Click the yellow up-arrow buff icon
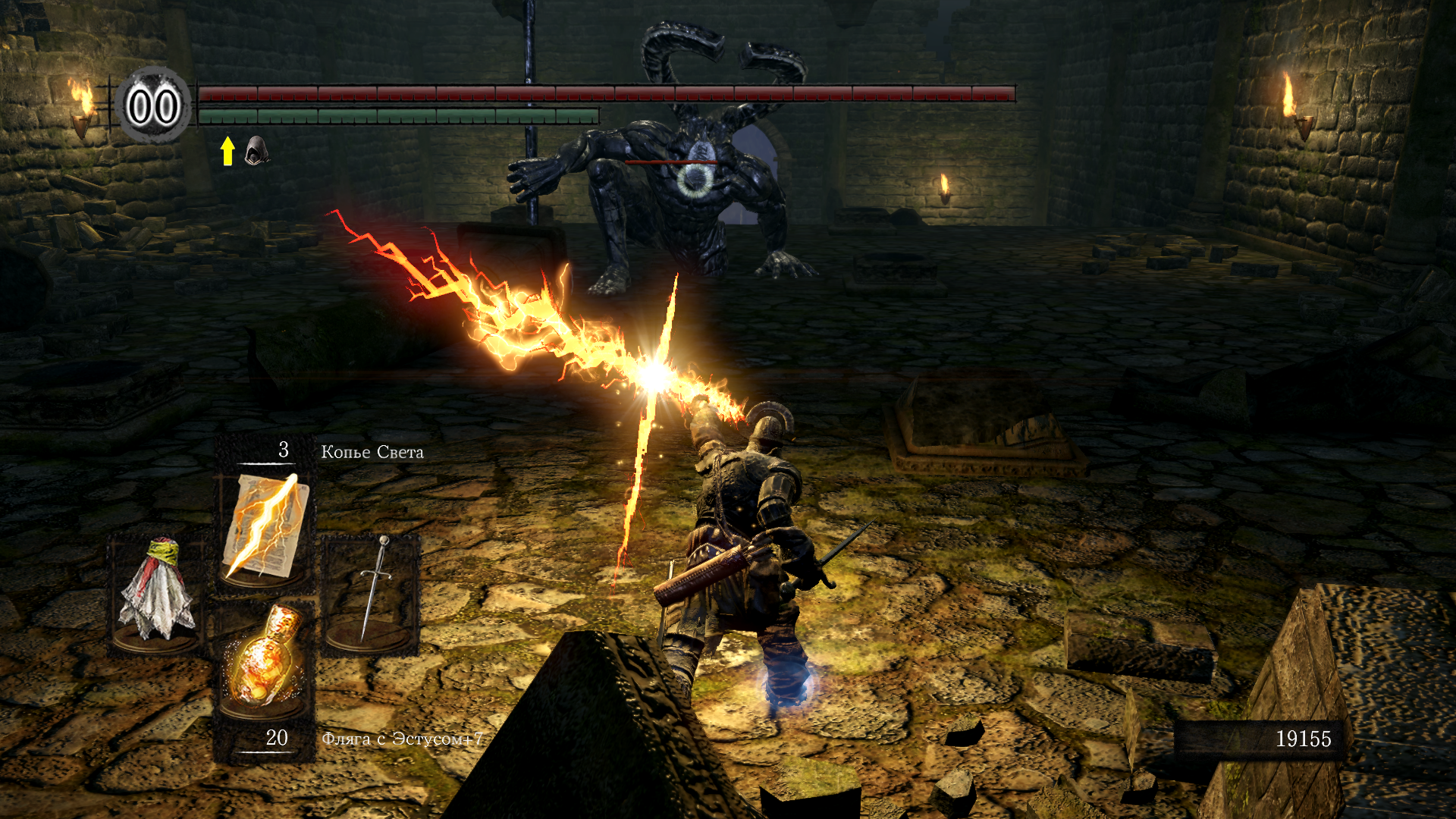The height and width of the screenshot is (819, 1456). coord(227,150)
